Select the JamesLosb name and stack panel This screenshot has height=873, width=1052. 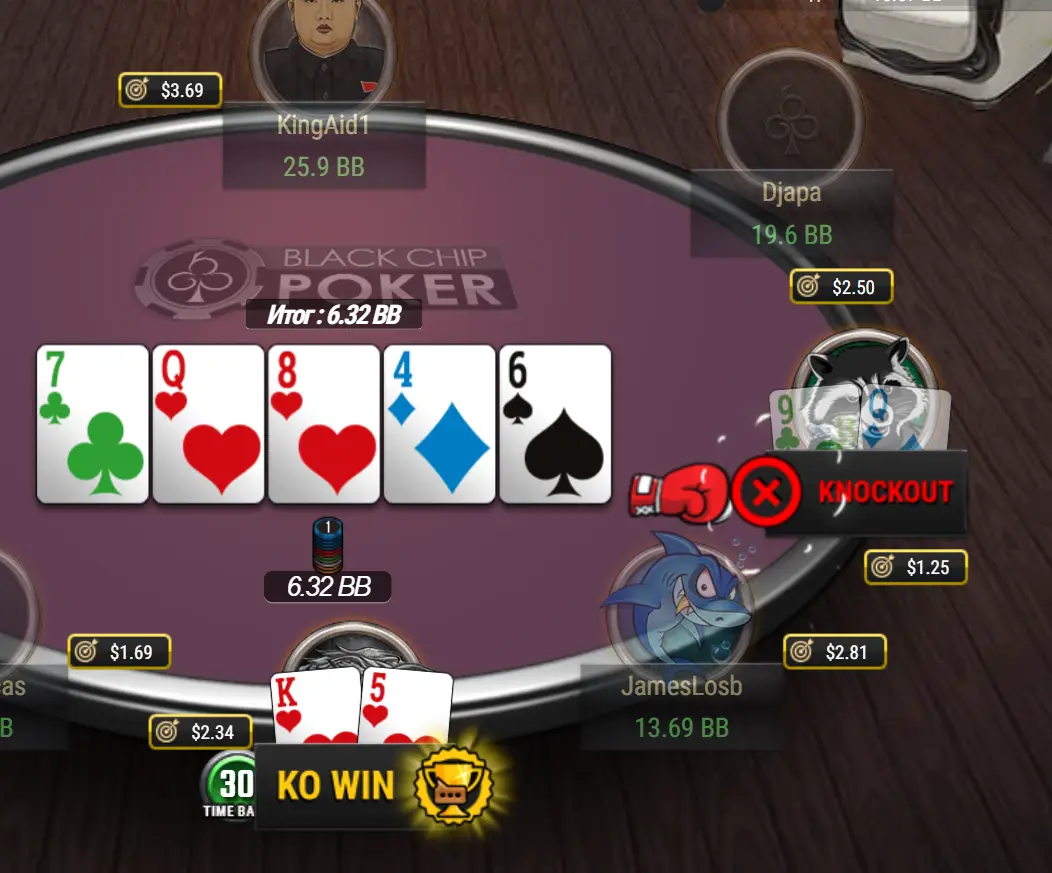tap(681, 707)
